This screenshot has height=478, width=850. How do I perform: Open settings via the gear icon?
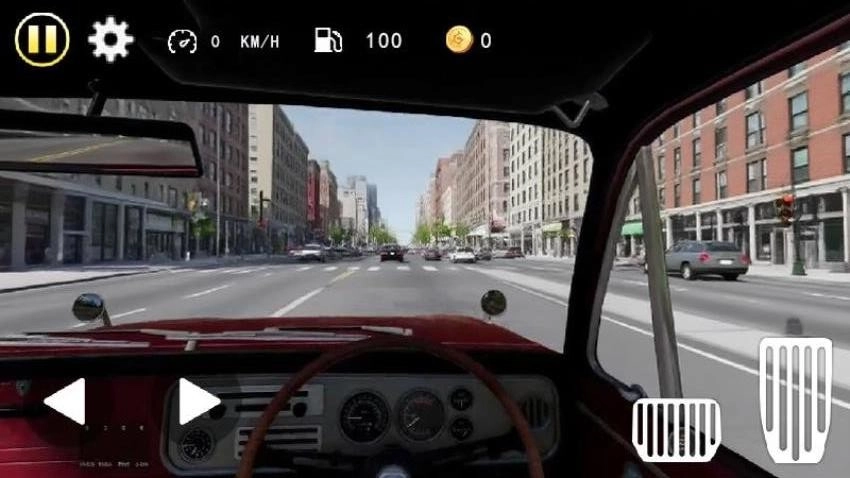(110, 40)
